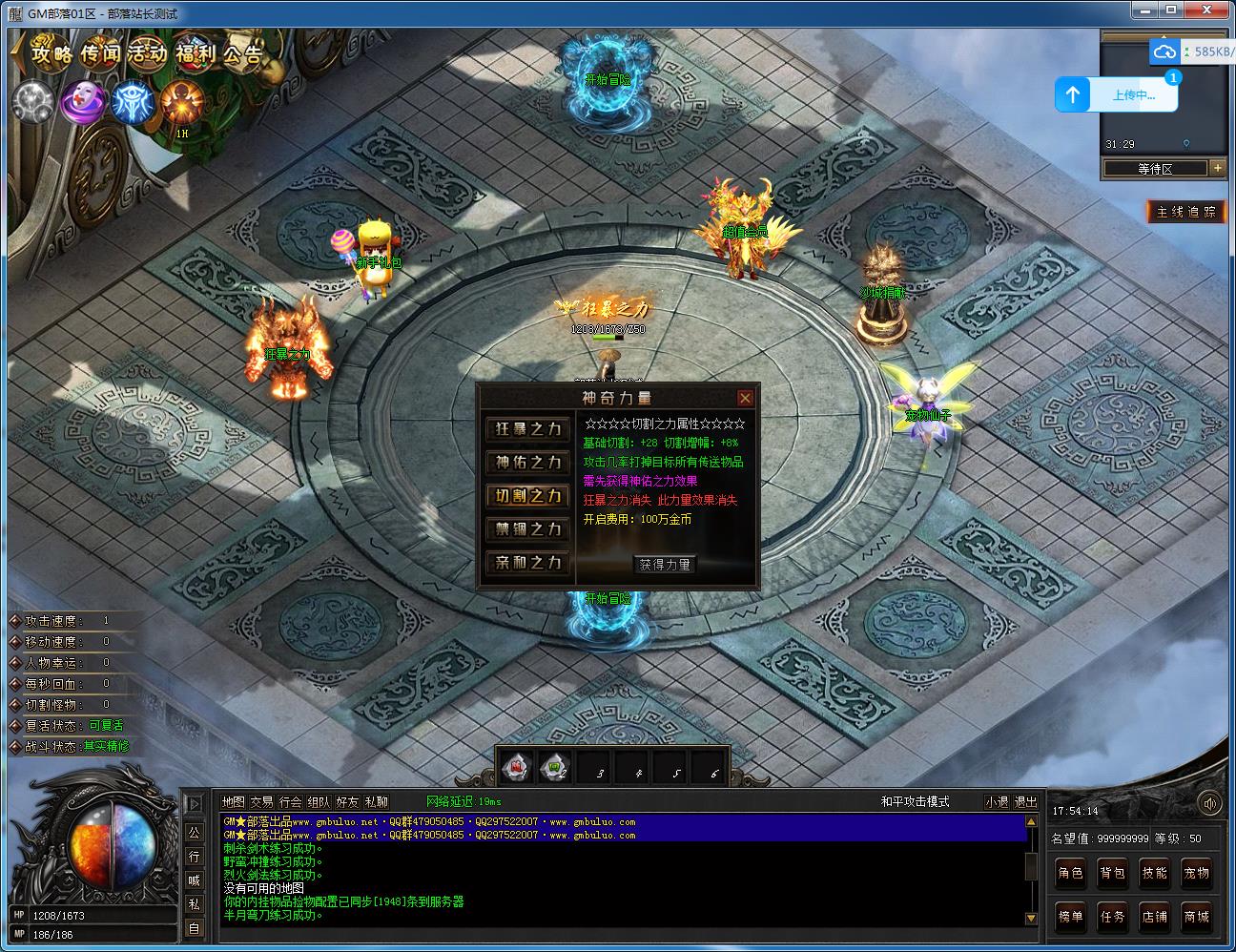Toggle the 主线追踪 main quest tracker

click(1186, 212)
